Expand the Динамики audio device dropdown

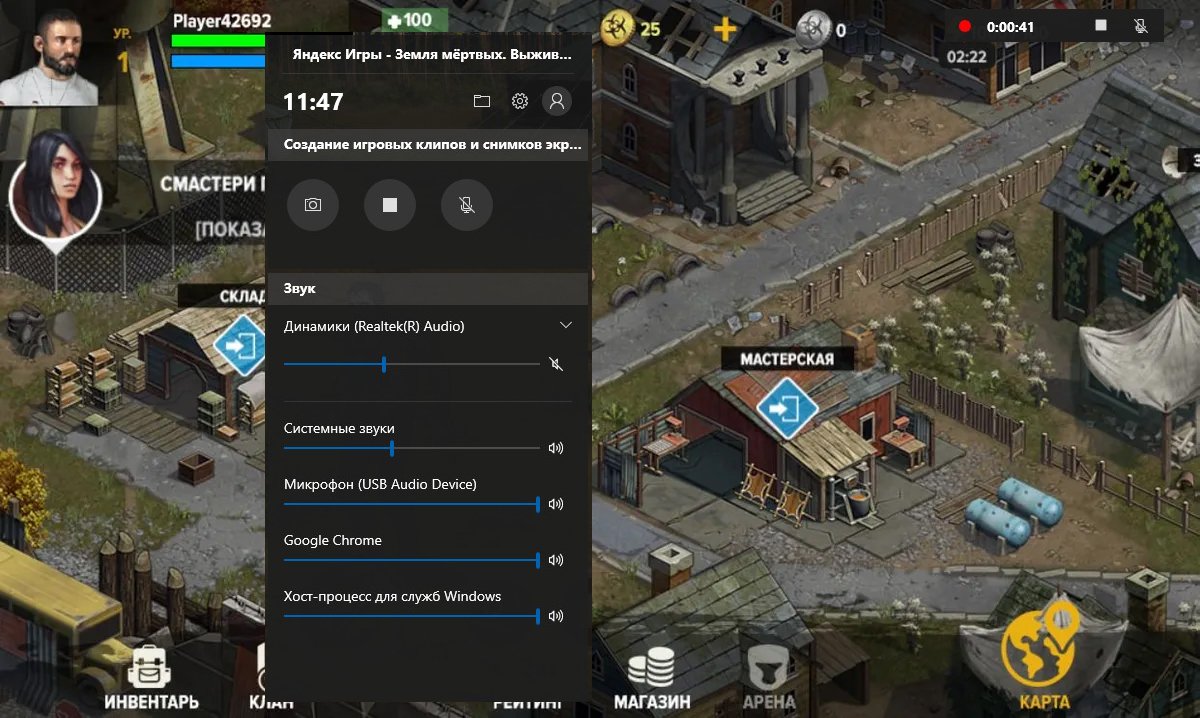(566, 326)
